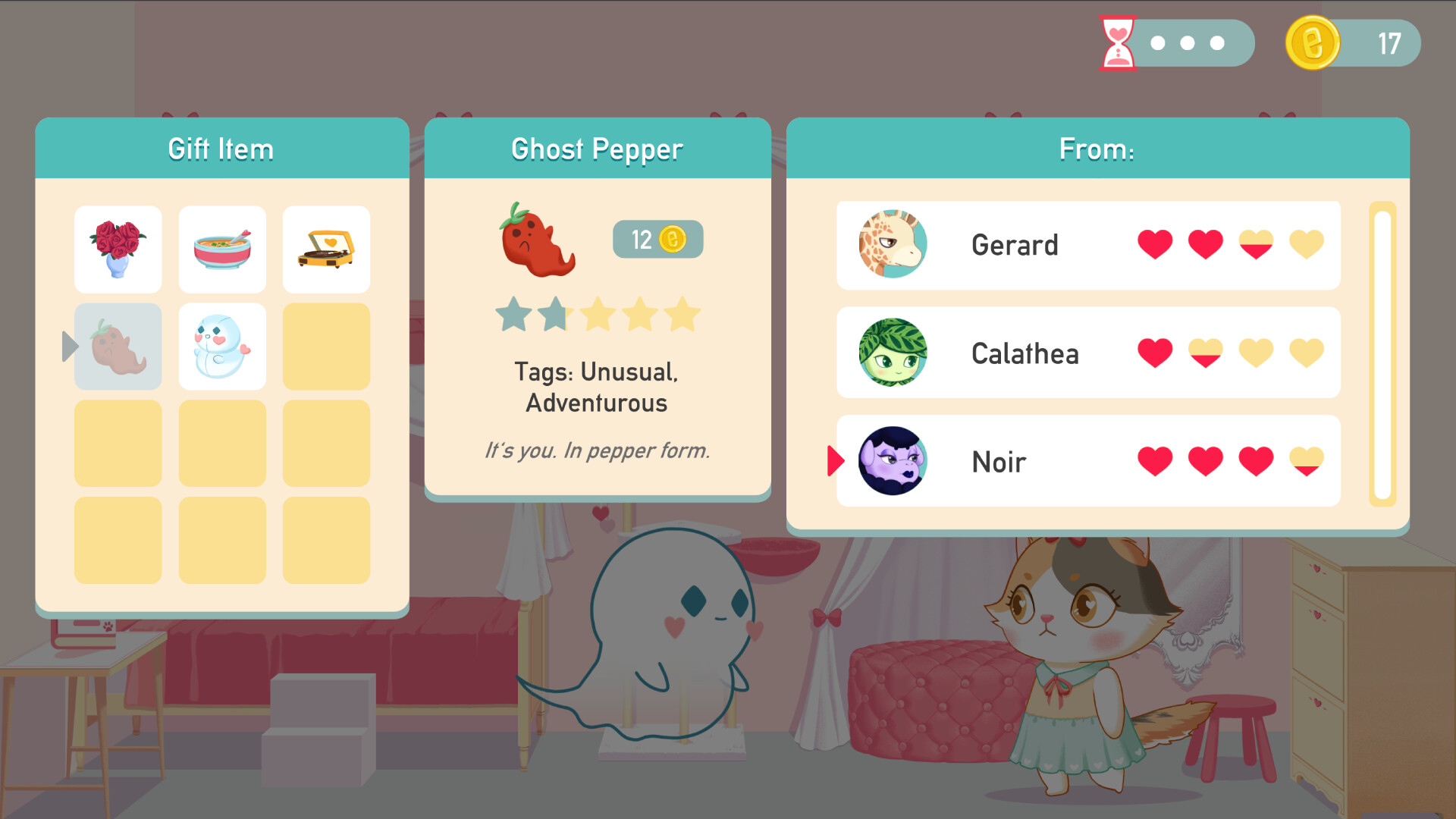Image resolution: width=1456 pixels, height=819 pixels.
Task: Select the soup bowl gift item
Action: (x=221, y=249)
